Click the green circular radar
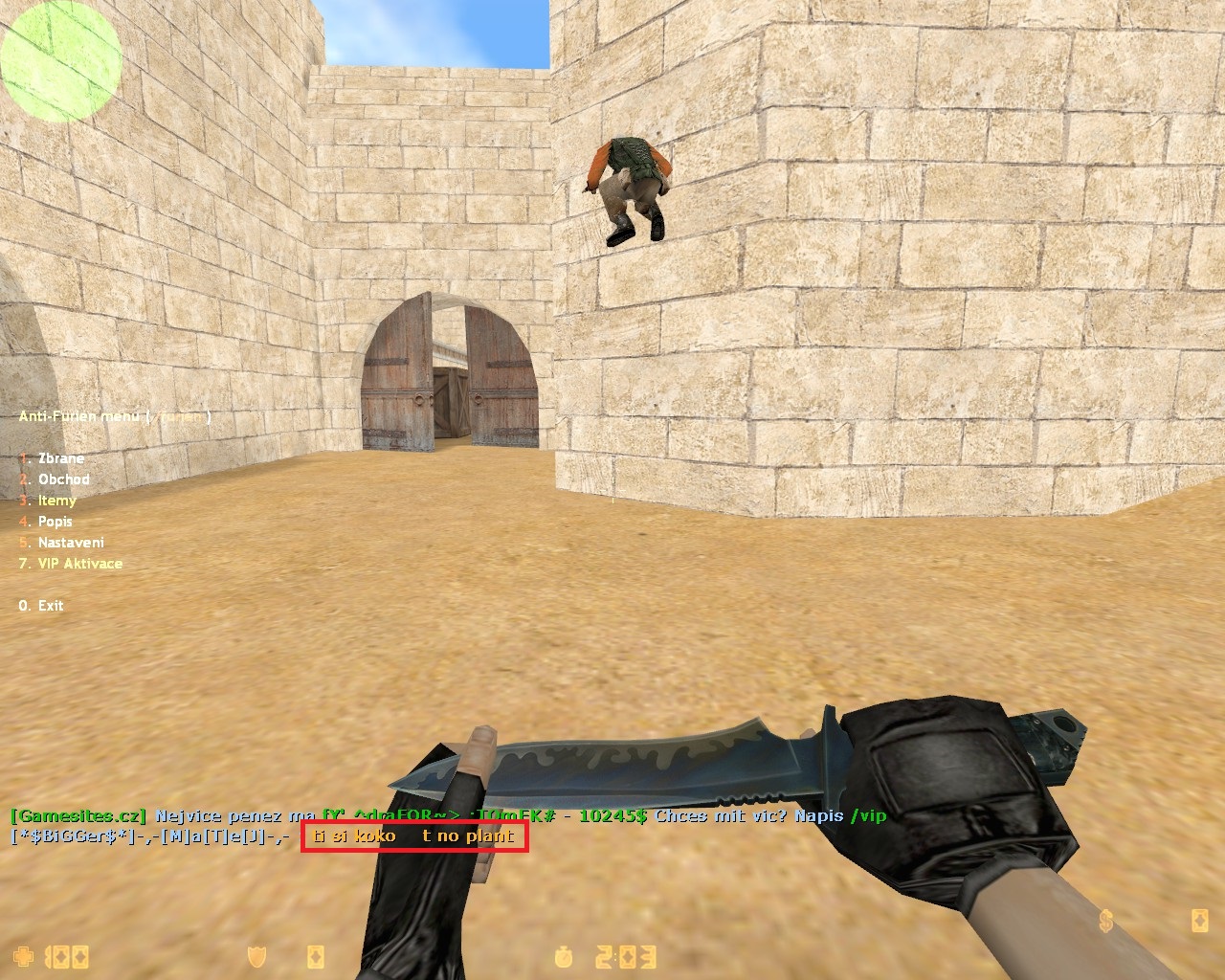The image size is (1225, 980). [61, 59]
